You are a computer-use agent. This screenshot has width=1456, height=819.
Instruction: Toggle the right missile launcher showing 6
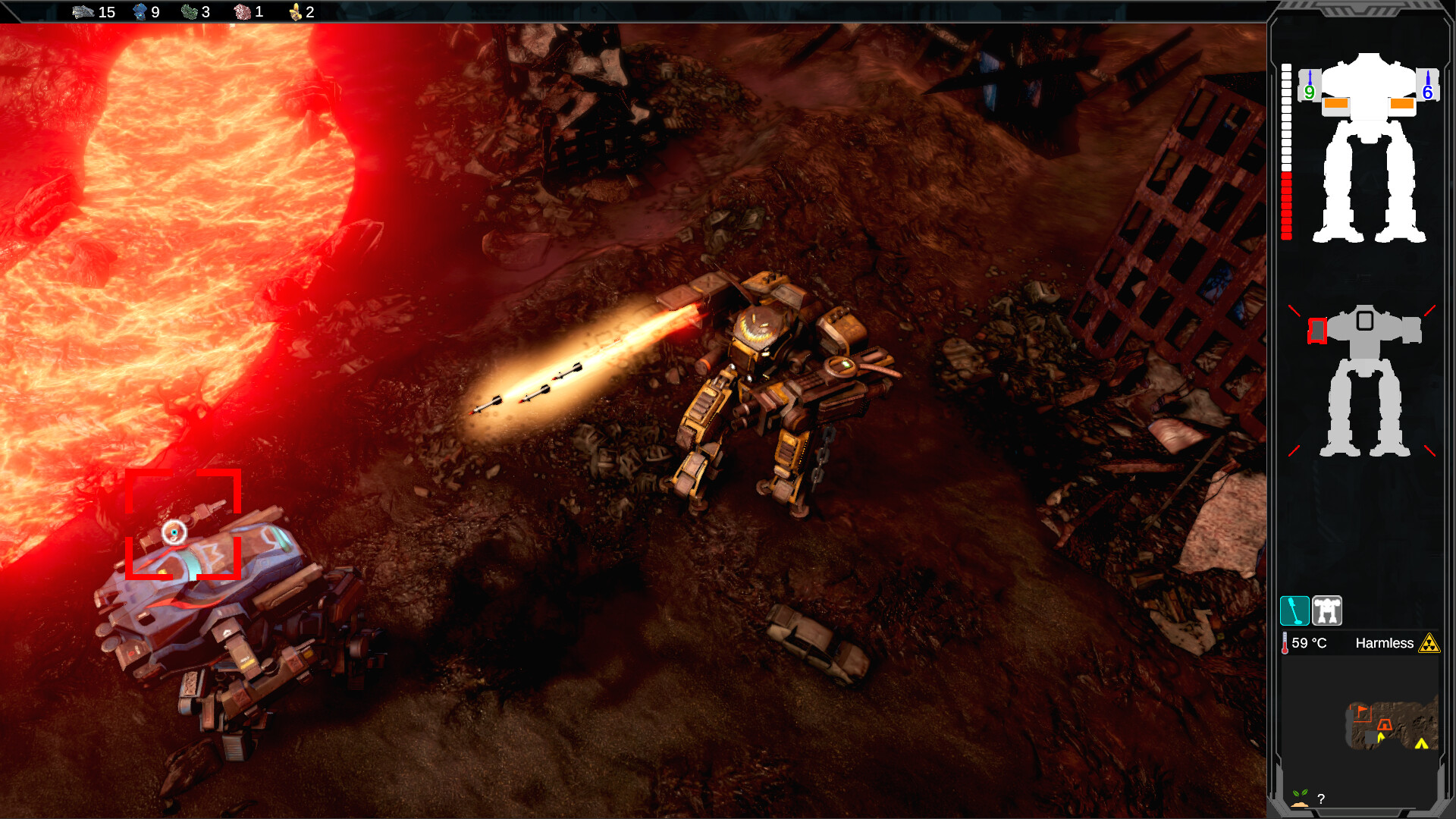[x=1426, y=86]
